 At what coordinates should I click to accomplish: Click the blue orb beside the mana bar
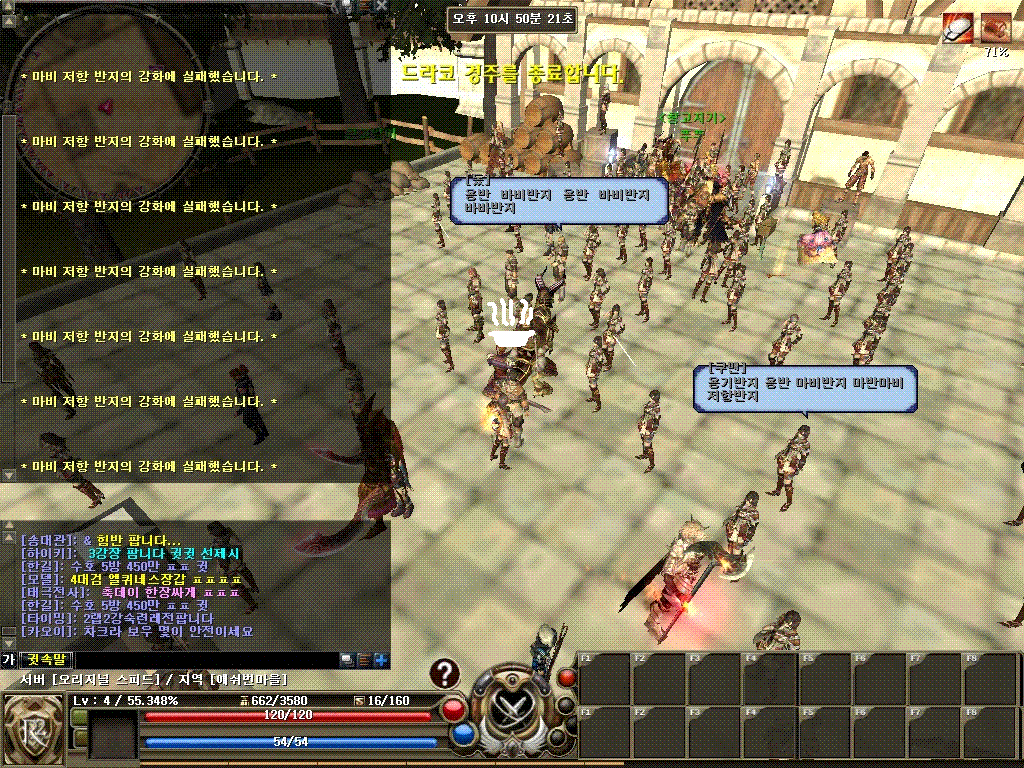pyautogui.click(x=462, y=735)
